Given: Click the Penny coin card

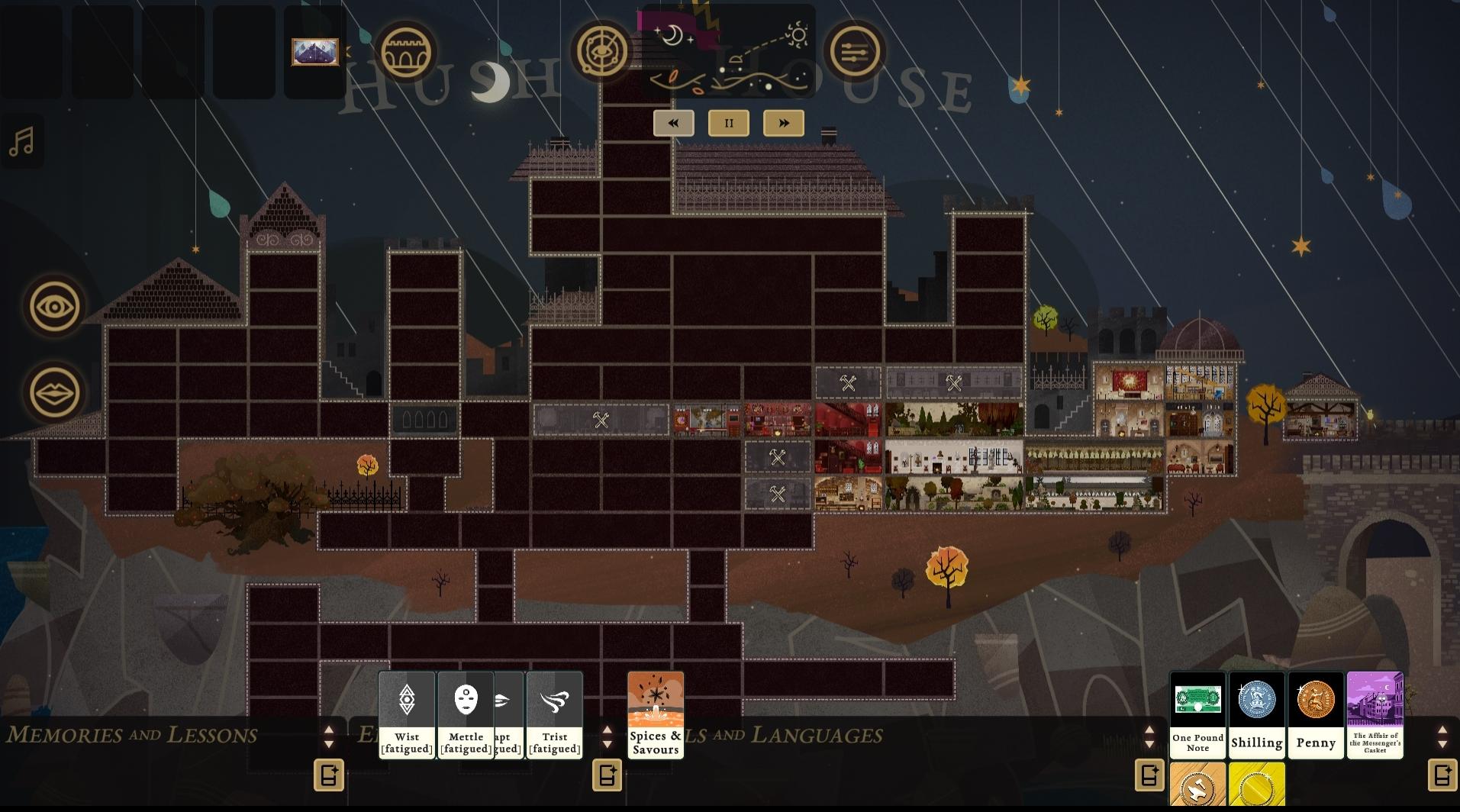Looking at the screenshot, I should pos(1316,714).
